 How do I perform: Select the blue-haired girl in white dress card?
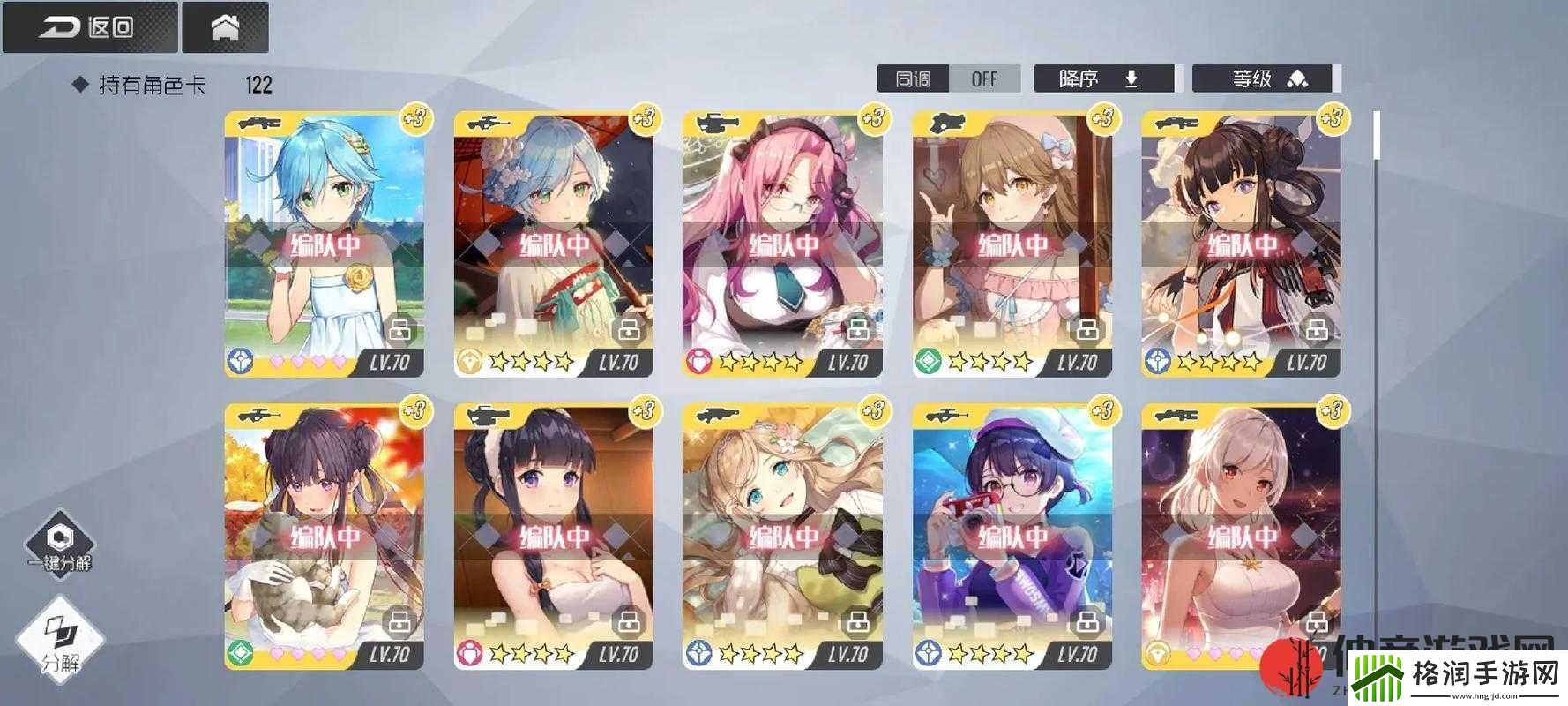325,244
